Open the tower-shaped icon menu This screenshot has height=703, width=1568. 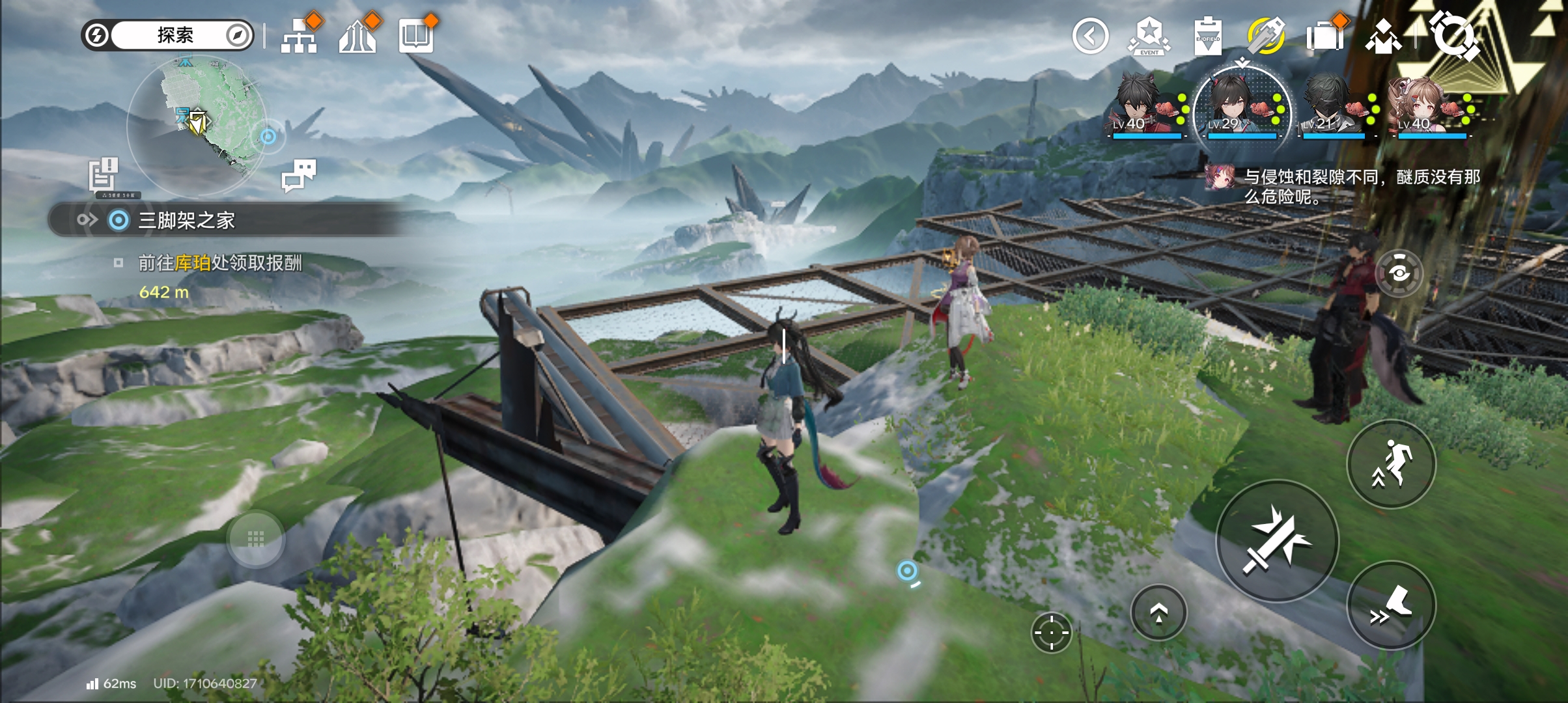pyautogui.click(x=357, y=36)
